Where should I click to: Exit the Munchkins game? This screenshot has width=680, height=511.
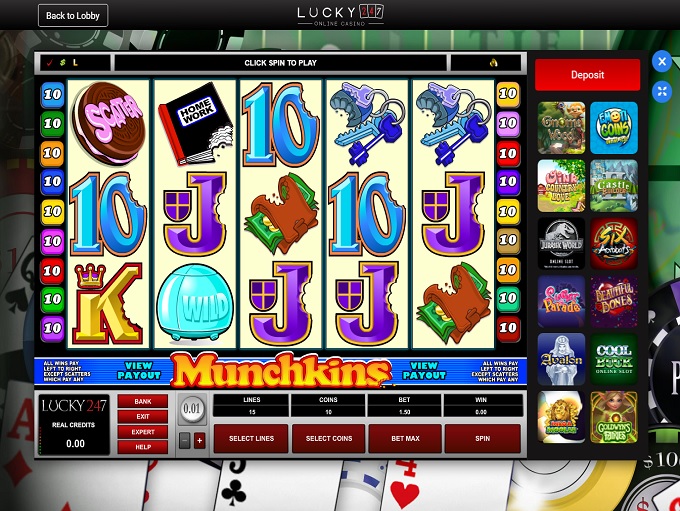pyautogui.click(x=143, y=416)
